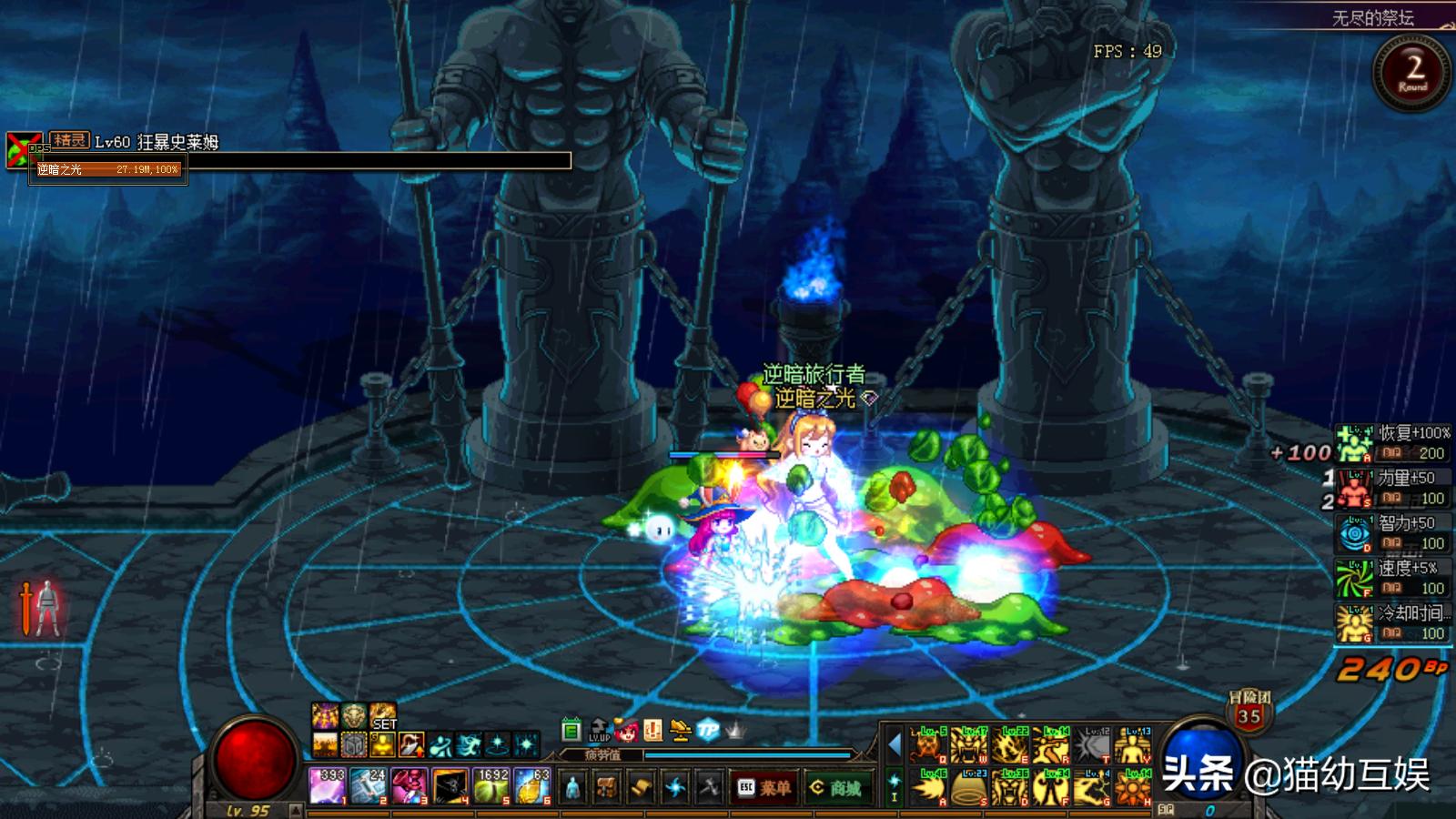1456x819 pixels.
Task: Open the character info silhouette button
Action: [572, 787]
